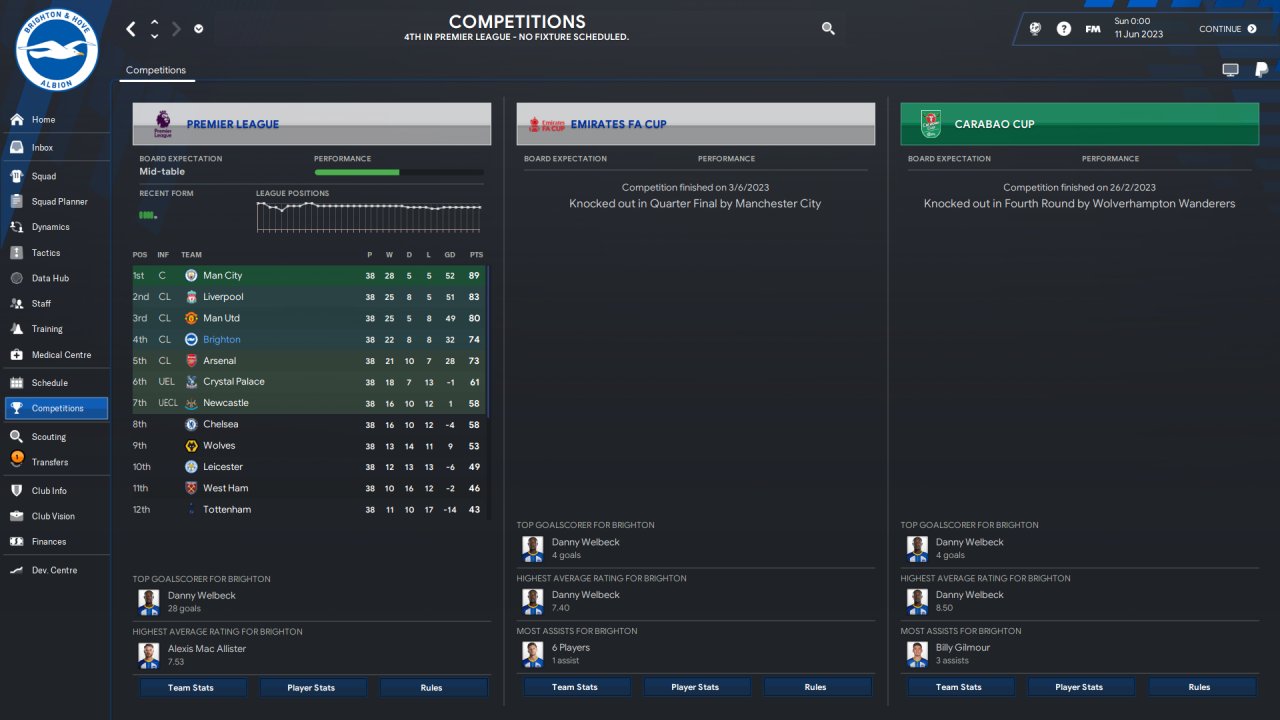Open the Tactics menu
This screenshot has height=720, width=1280.
46,253
